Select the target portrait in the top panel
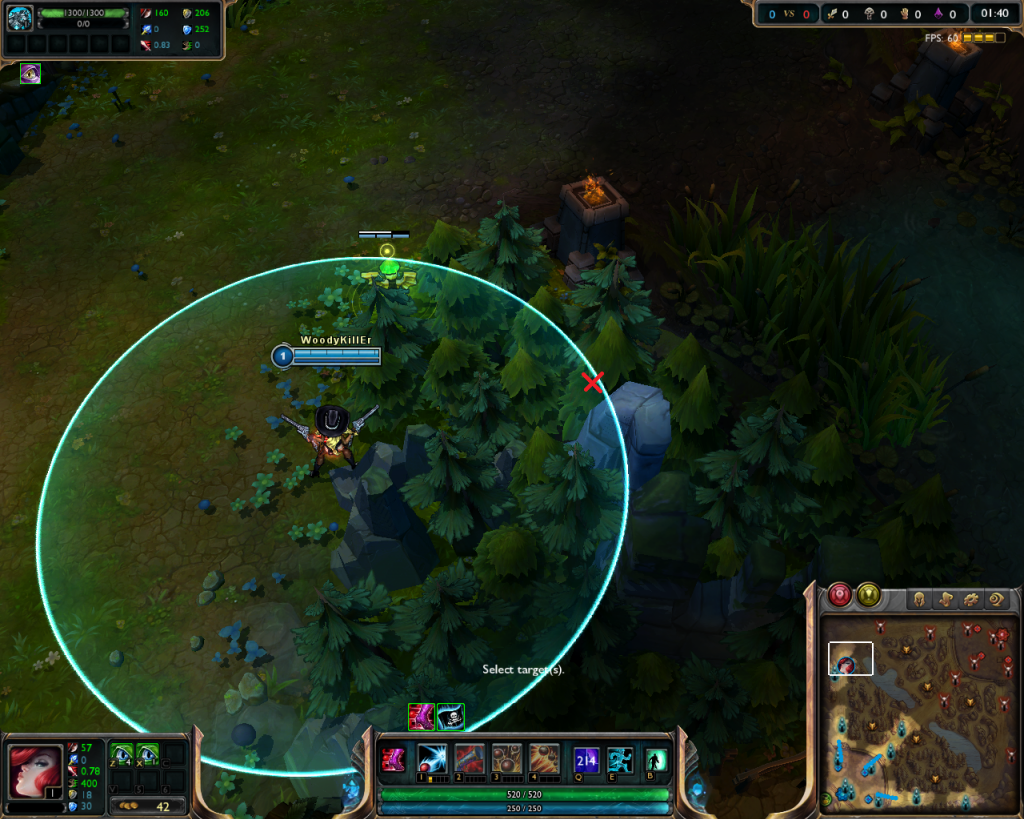The image size is (1024, 819). (20, 18)
